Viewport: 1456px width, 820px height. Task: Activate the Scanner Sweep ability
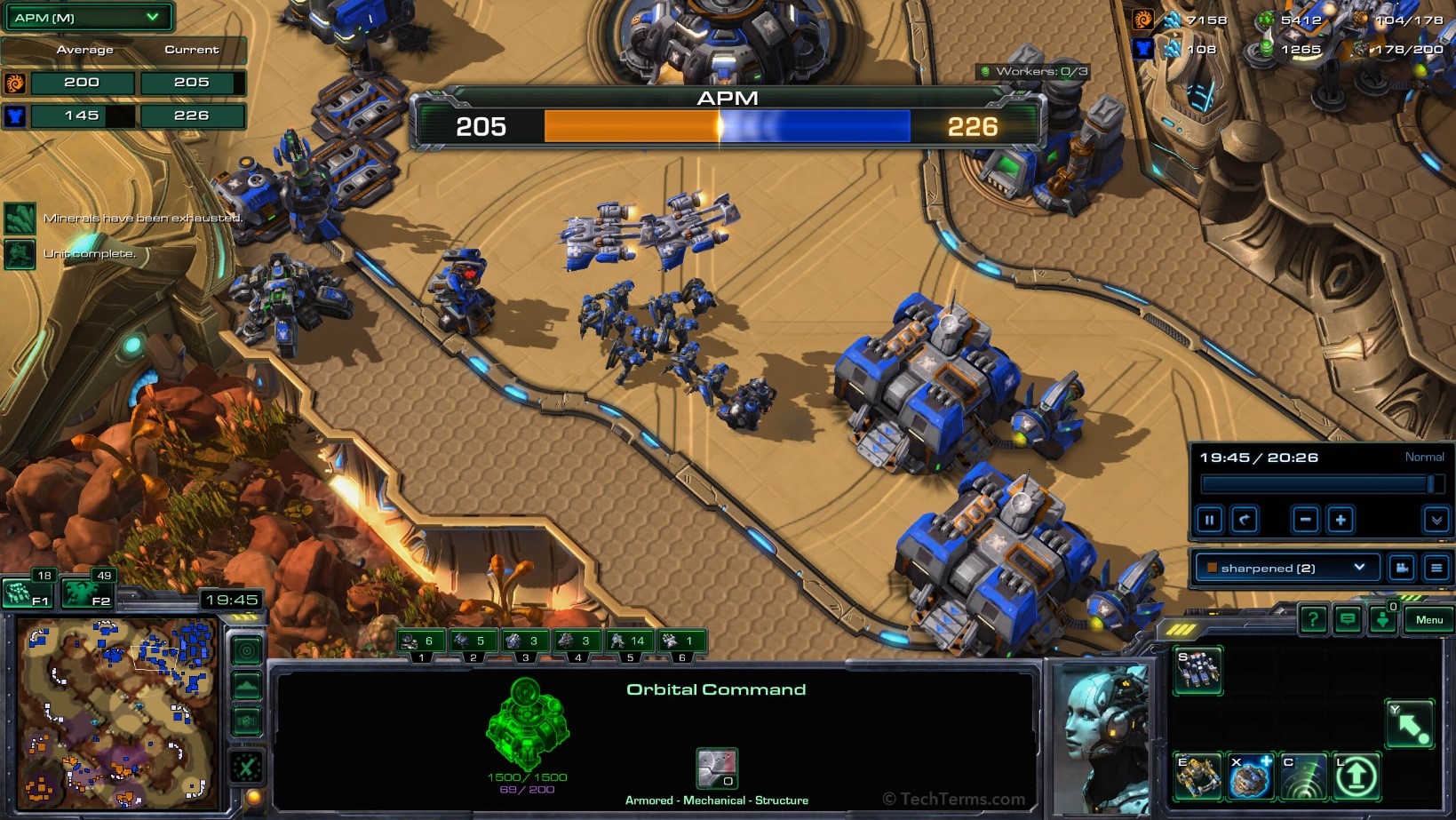[x=1303, y=776]
